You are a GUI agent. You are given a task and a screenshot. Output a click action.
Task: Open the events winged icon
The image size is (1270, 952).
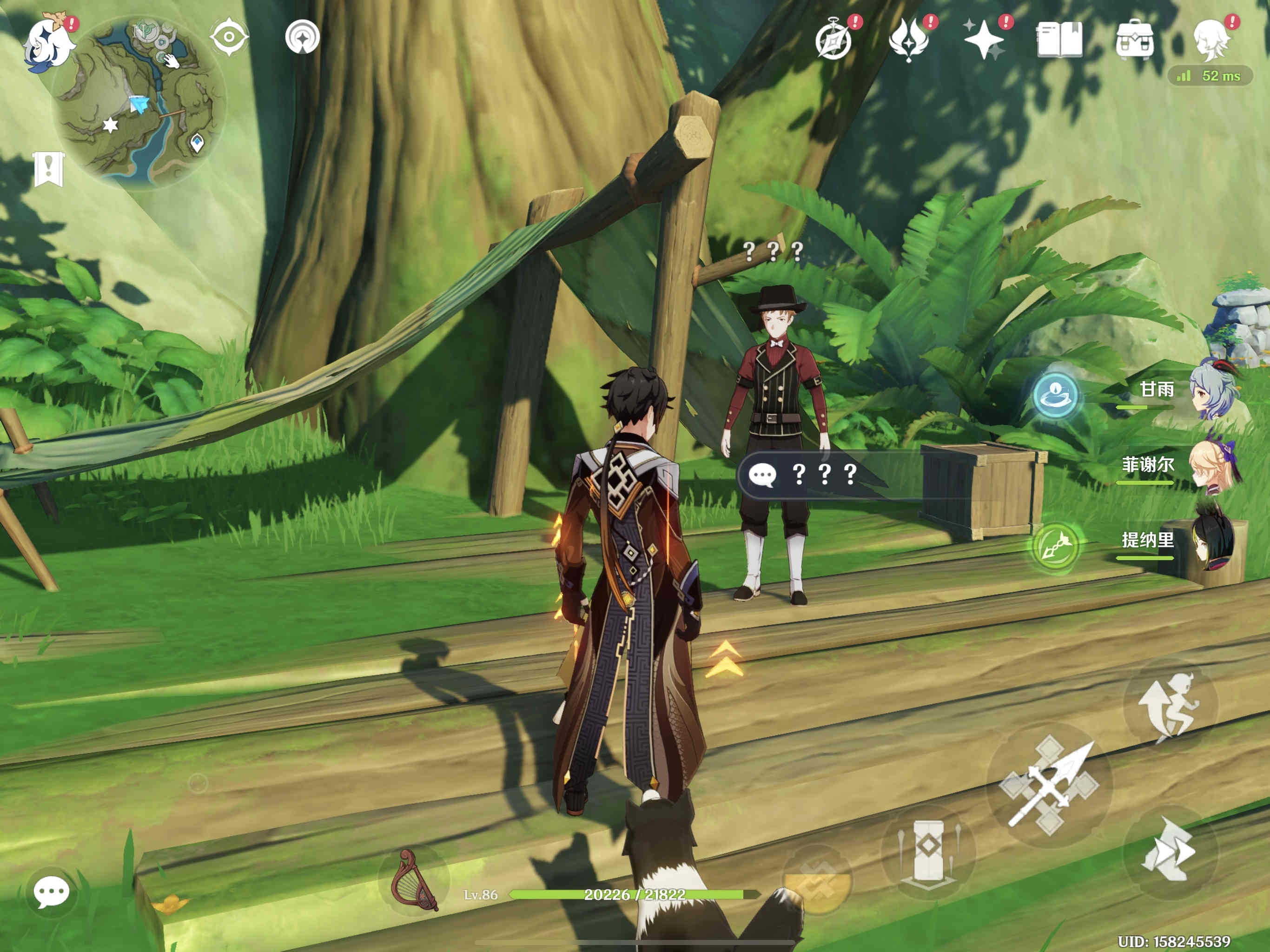tap(908, 40)
